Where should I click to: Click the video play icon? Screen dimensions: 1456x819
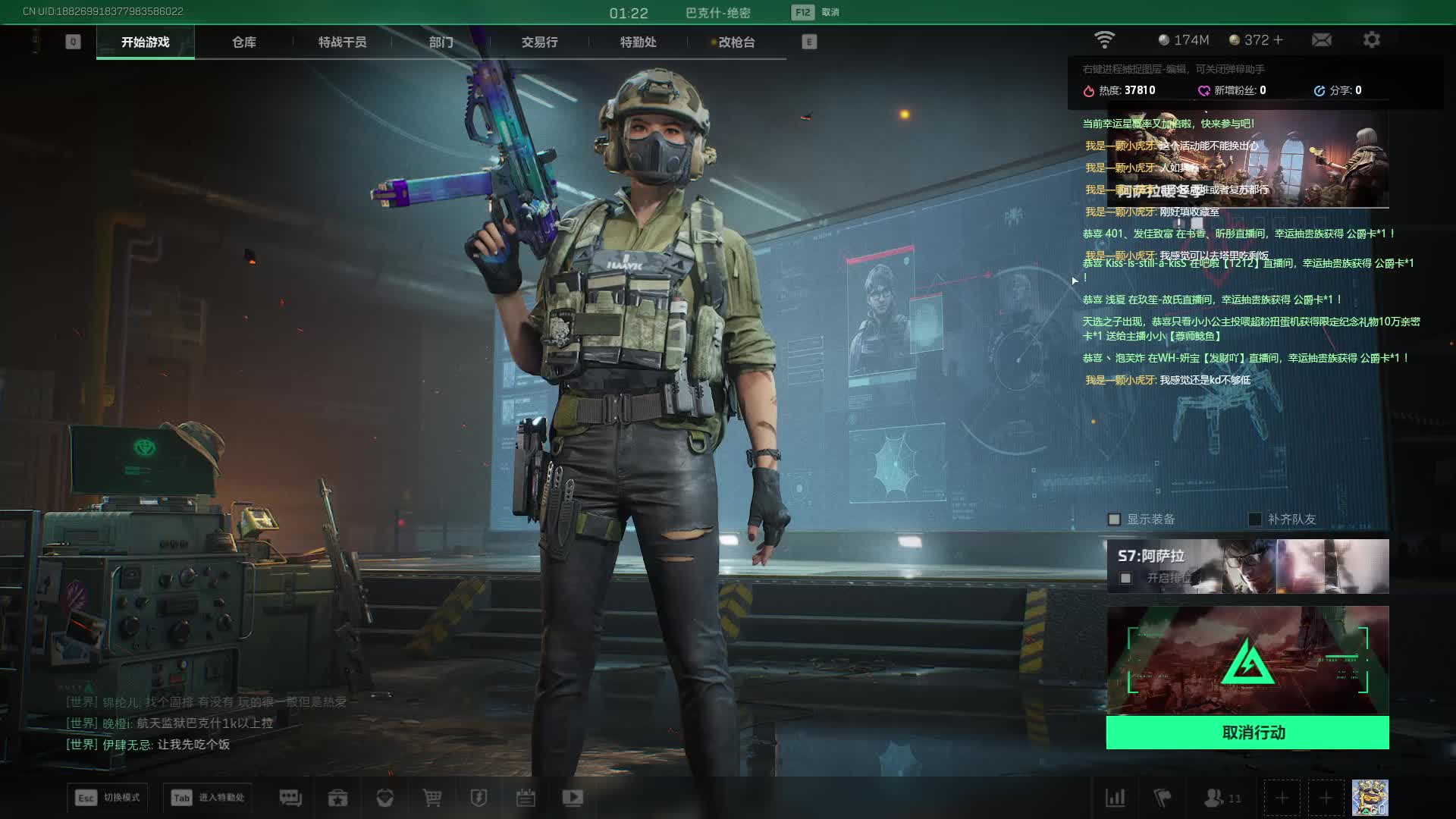click(573, 798)
